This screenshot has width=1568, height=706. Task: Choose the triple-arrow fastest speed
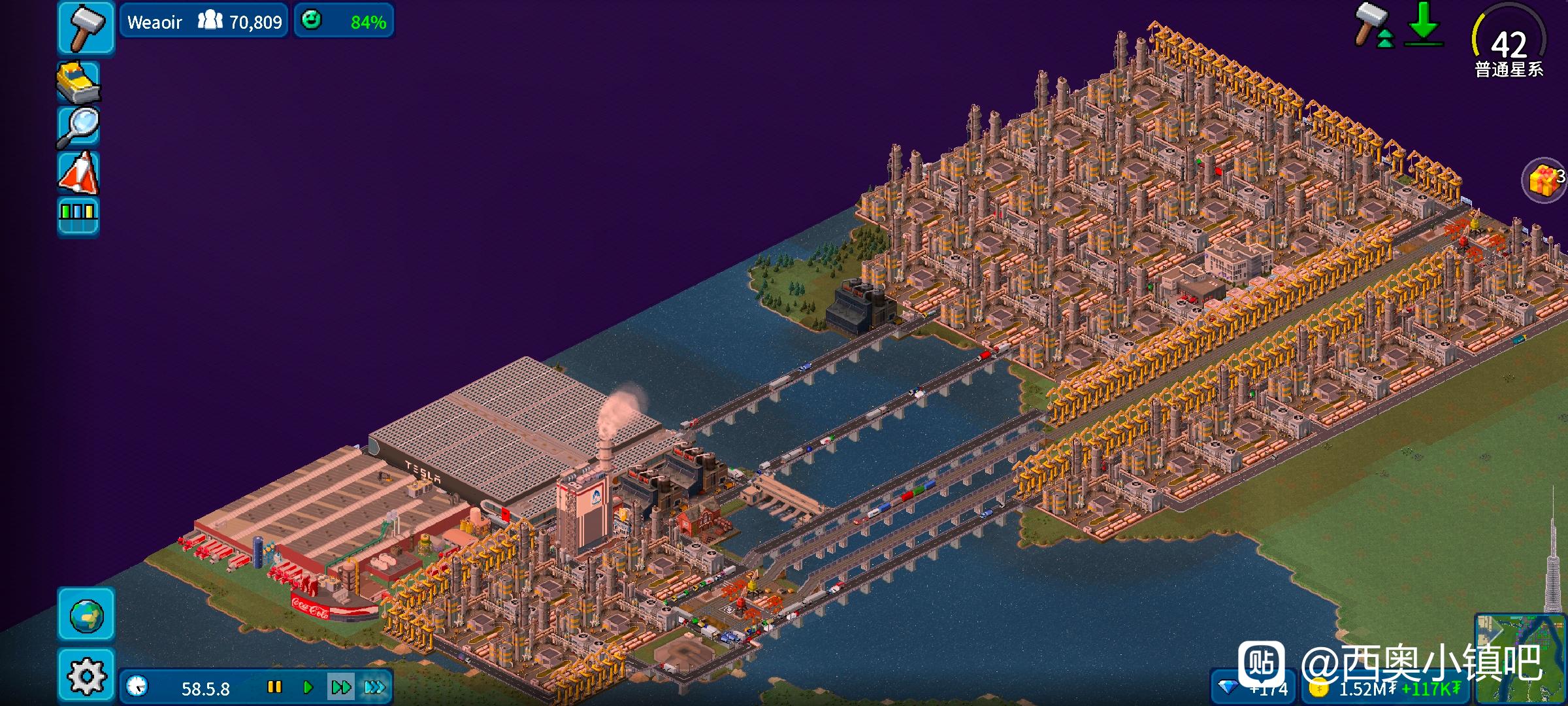(x=375, y=687)
